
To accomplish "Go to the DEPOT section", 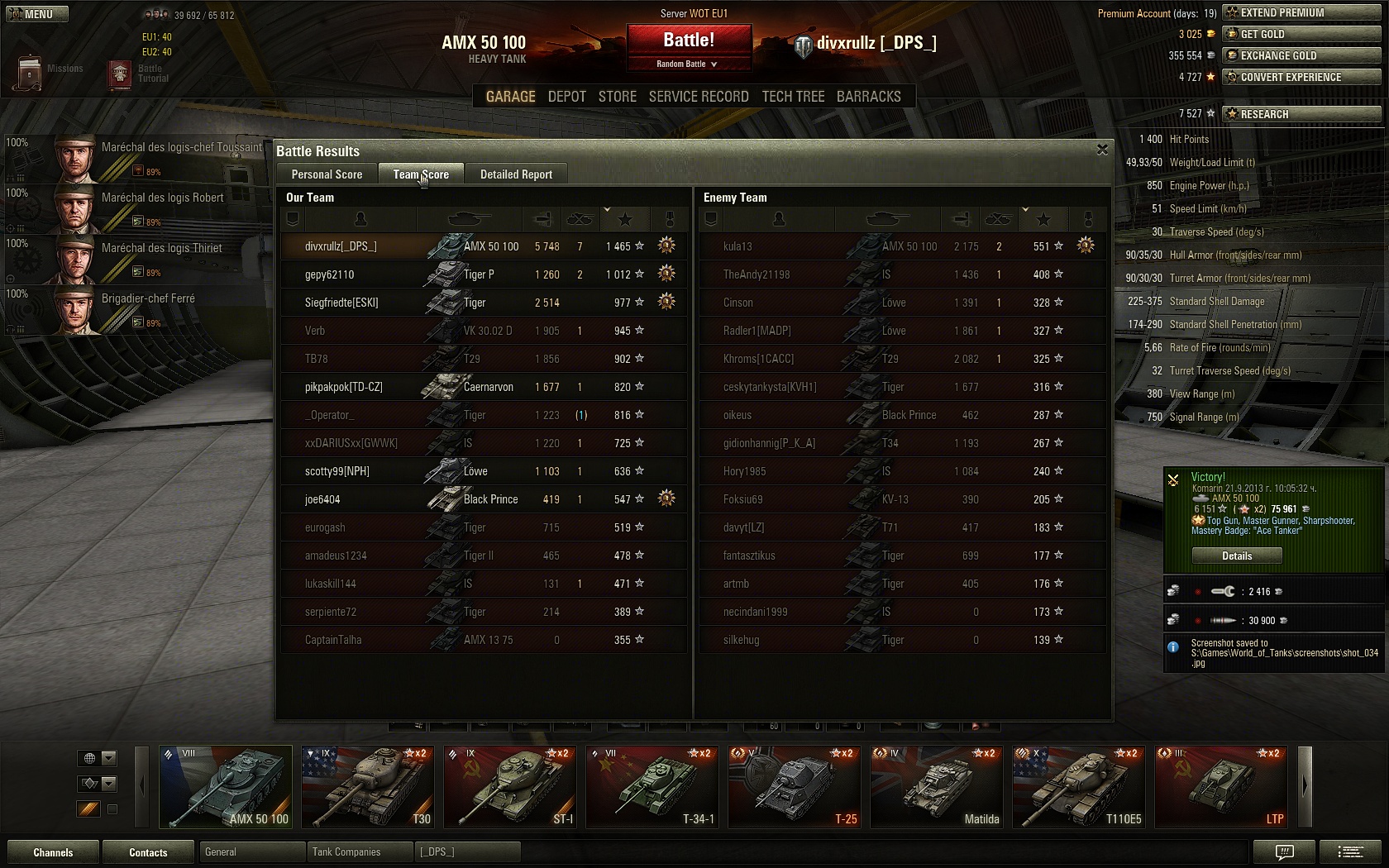I will [x=566, y=97].
